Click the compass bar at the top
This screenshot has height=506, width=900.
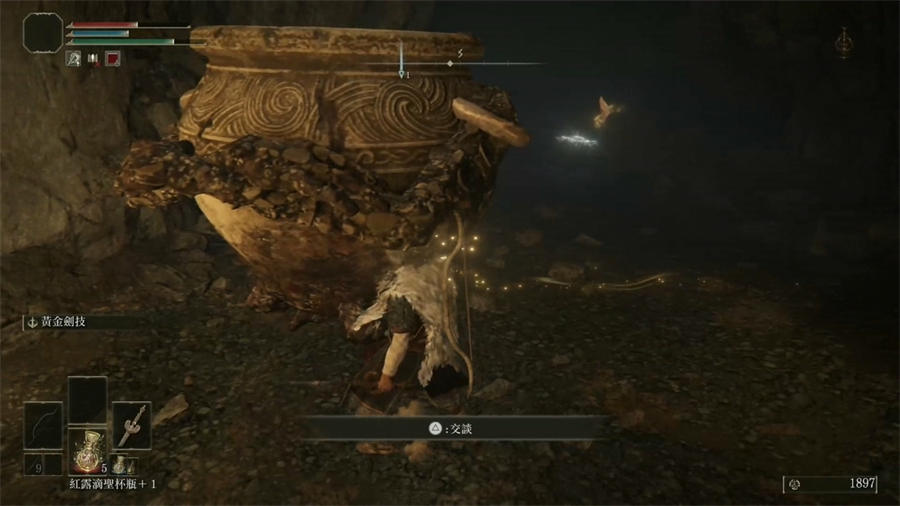[x=452, y=63]
